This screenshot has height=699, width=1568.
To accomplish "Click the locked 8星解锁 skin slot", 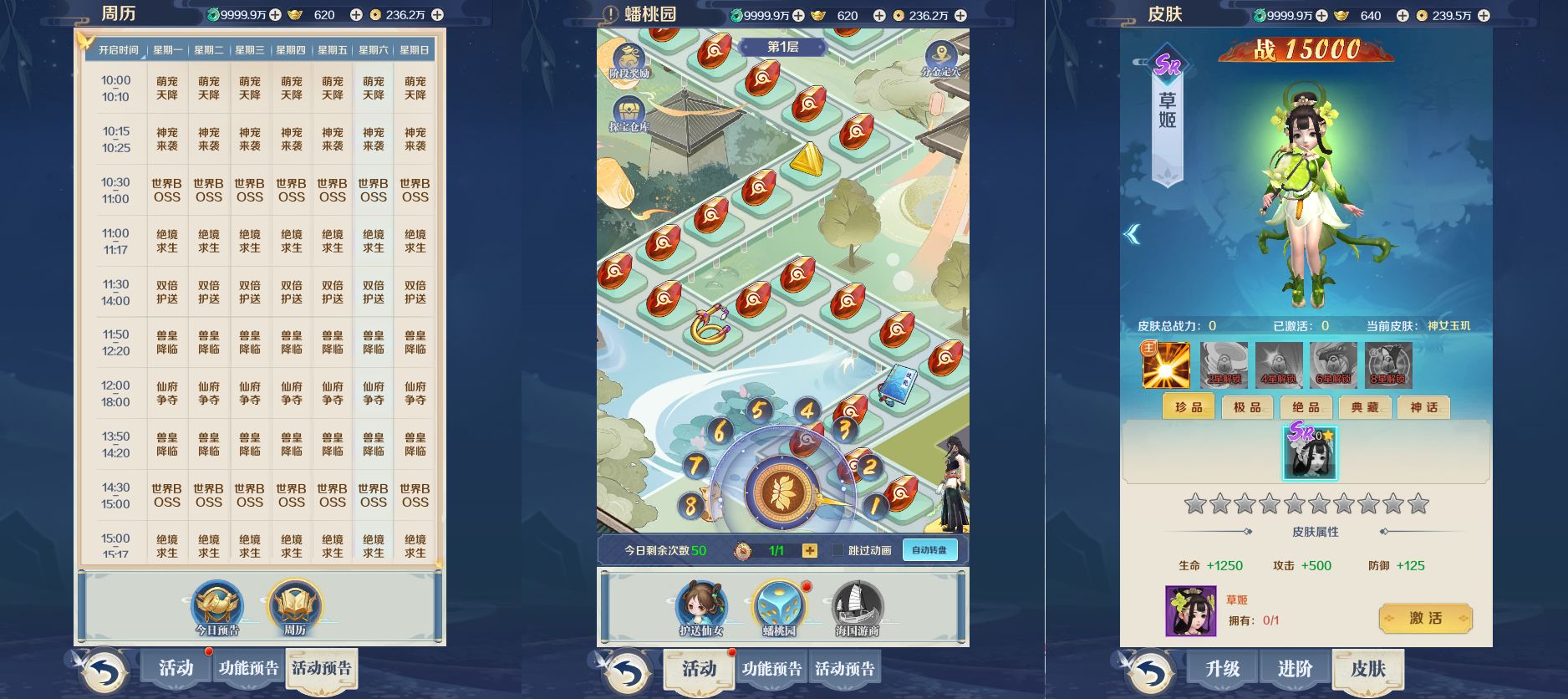I will tap(1388, 362).
